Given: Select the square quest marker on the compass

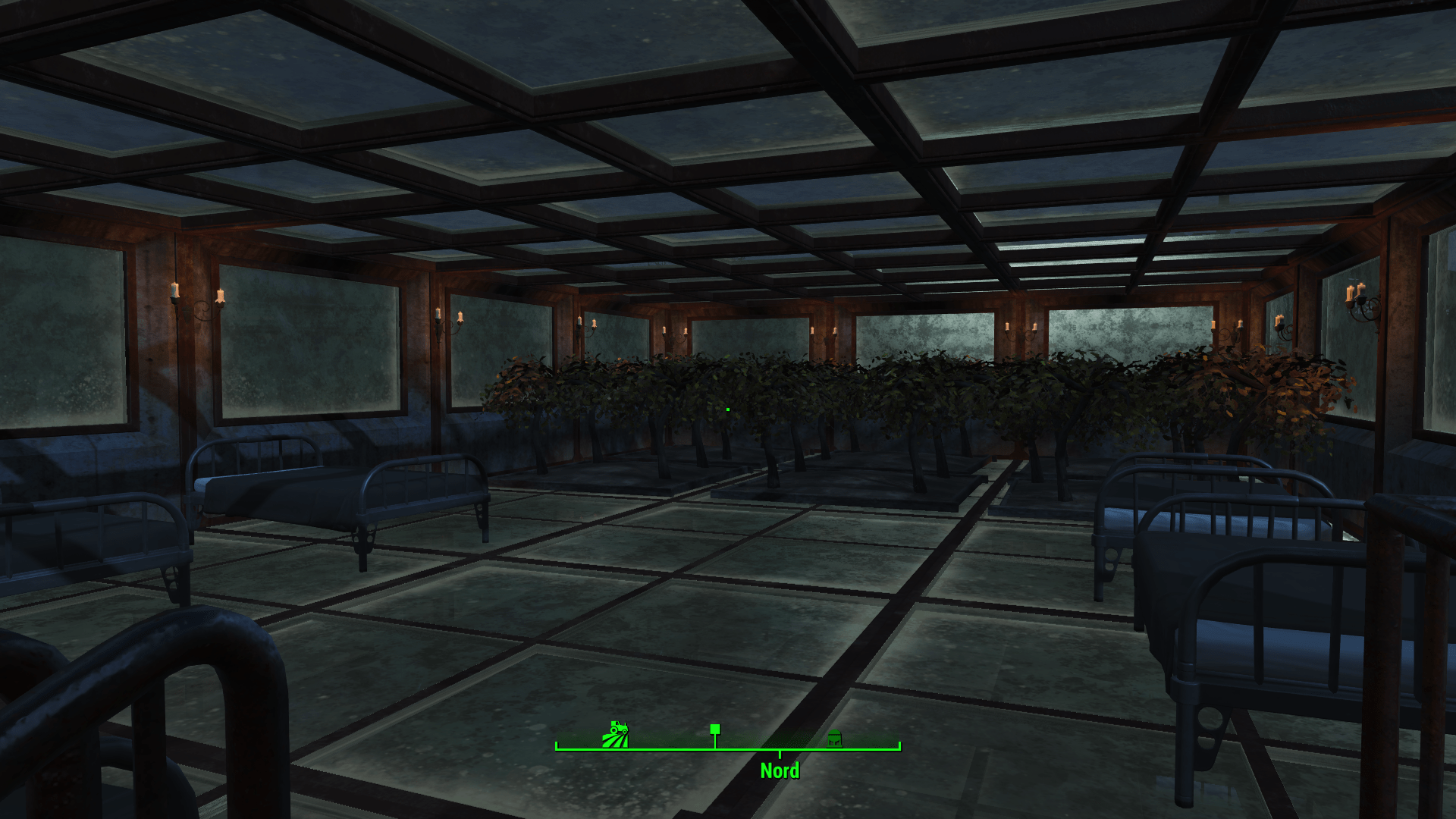Looking at the screenshot, I should (714, 730).
